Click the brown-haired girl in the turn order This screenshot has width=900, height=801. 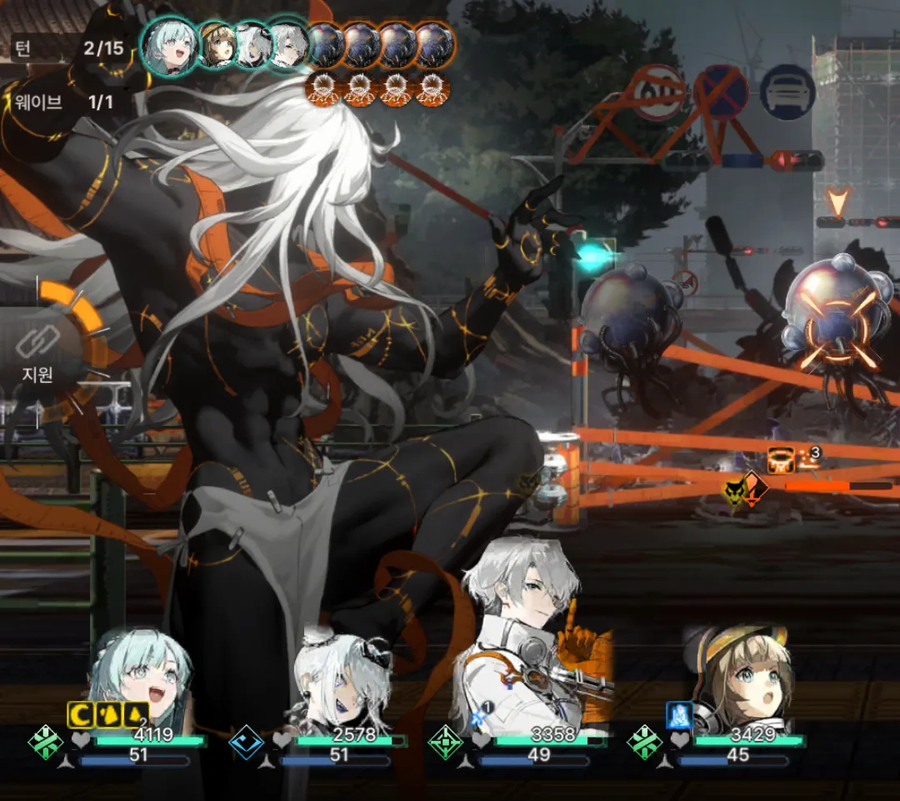[218, 46]
